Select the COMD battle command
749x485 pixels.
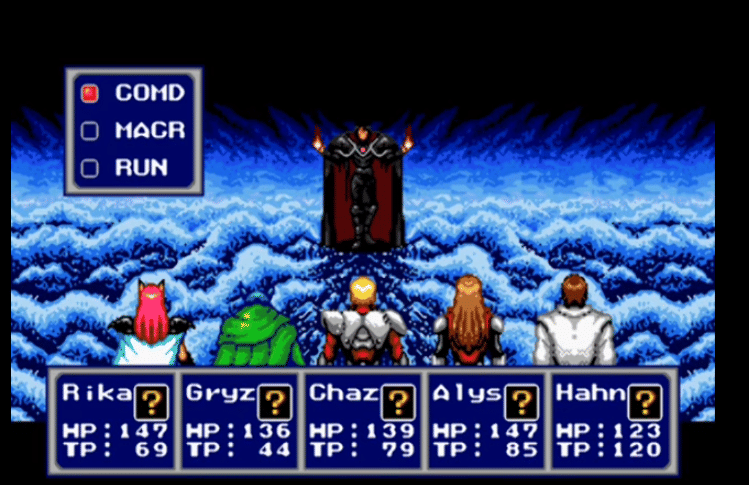pyautogui.click(x=149, y=93)
